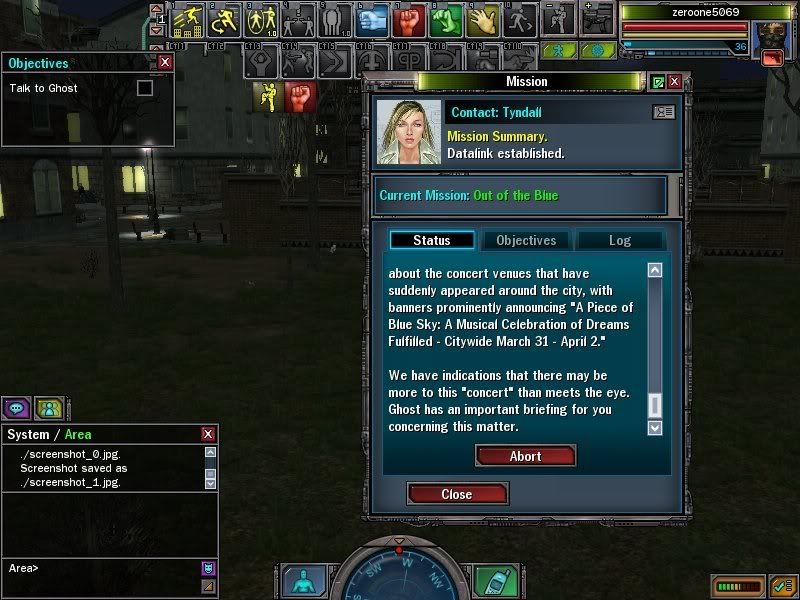Open the chat speech bubble button
The height and width of the screenshot is (600, 800).
pos(17,407)
